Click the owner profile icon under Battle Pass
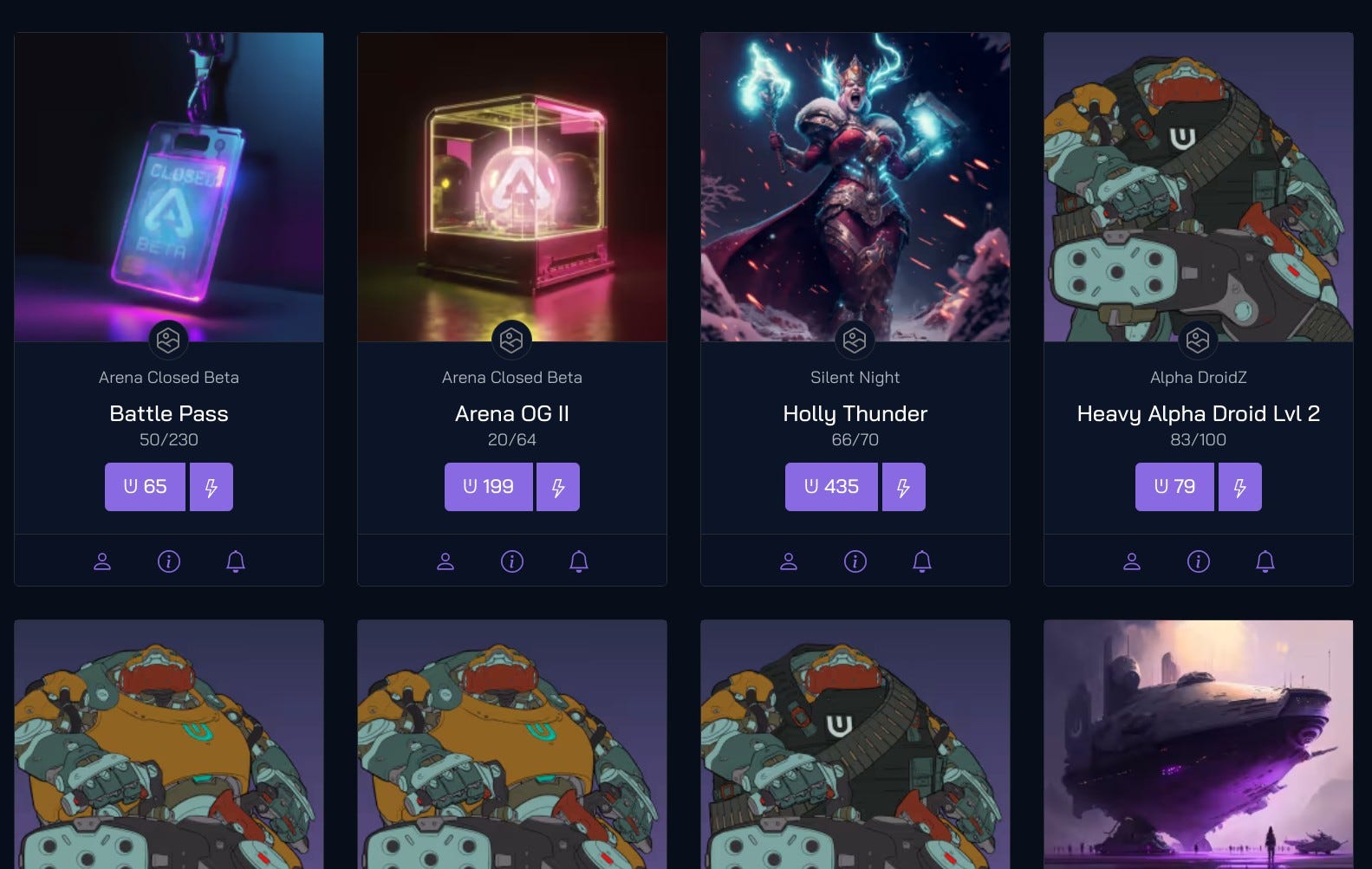This screenshot has height=869, width=1372. tap(102, 561)
